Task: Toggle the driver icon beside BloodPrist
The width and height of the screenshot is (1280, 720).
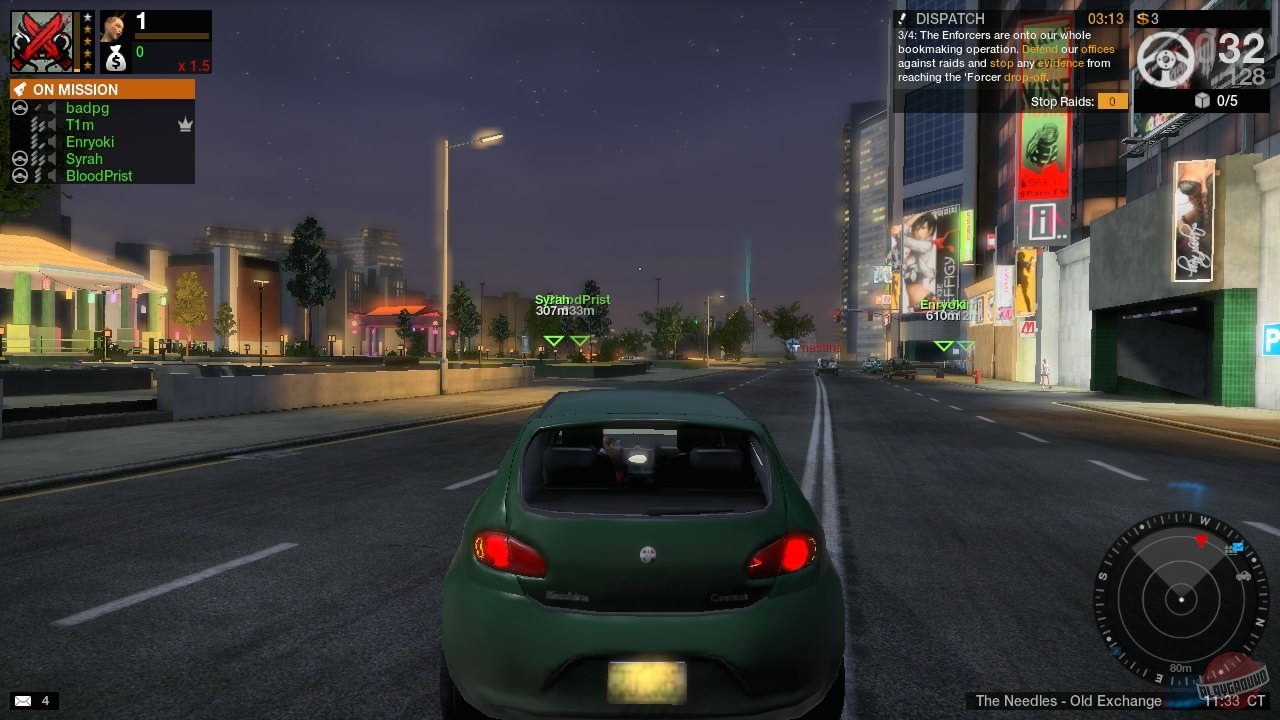Action: [x=20, y=175]
